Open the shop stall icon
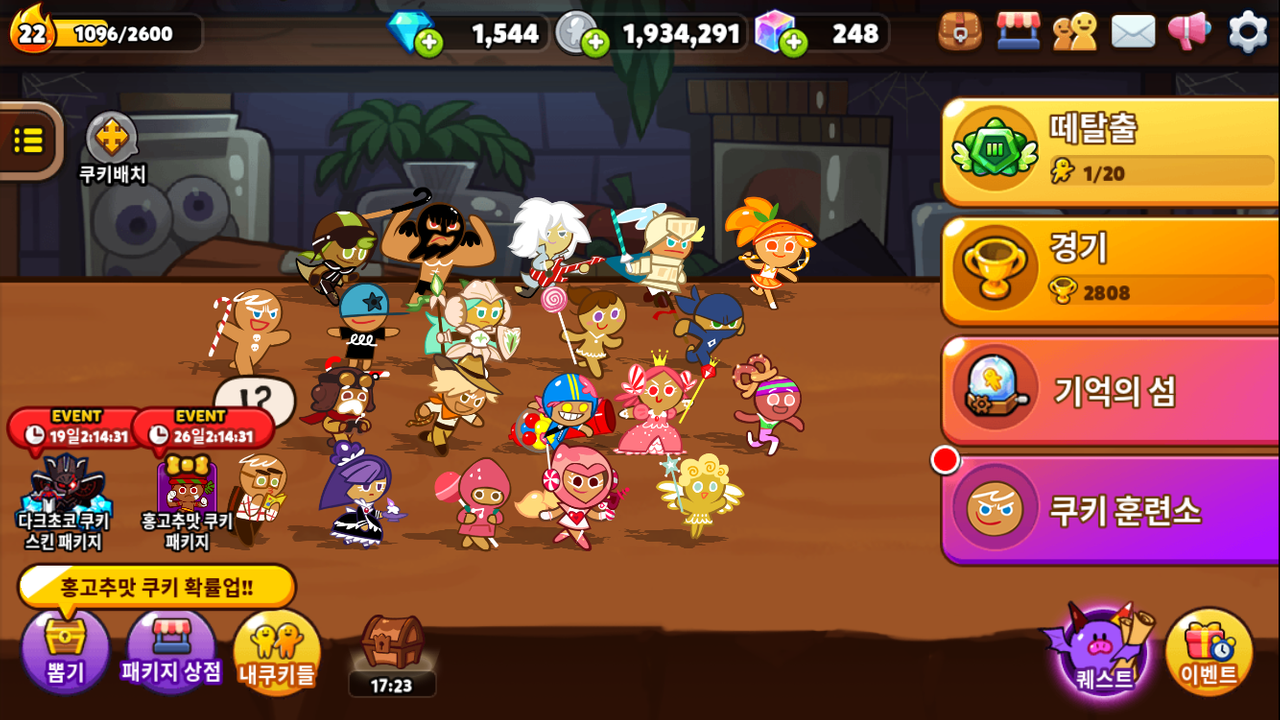 1018,32
